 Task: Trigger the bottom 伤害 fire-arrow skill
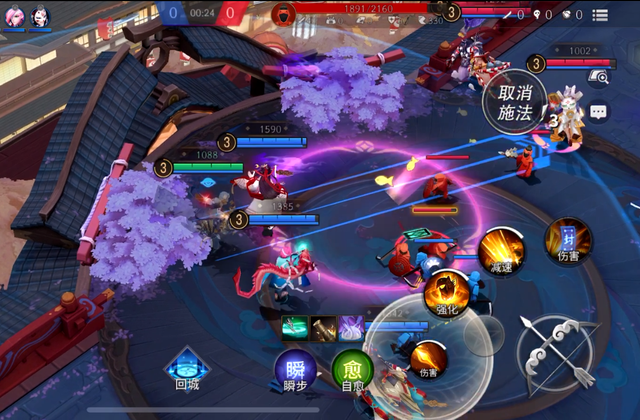(x=428, y=358)
